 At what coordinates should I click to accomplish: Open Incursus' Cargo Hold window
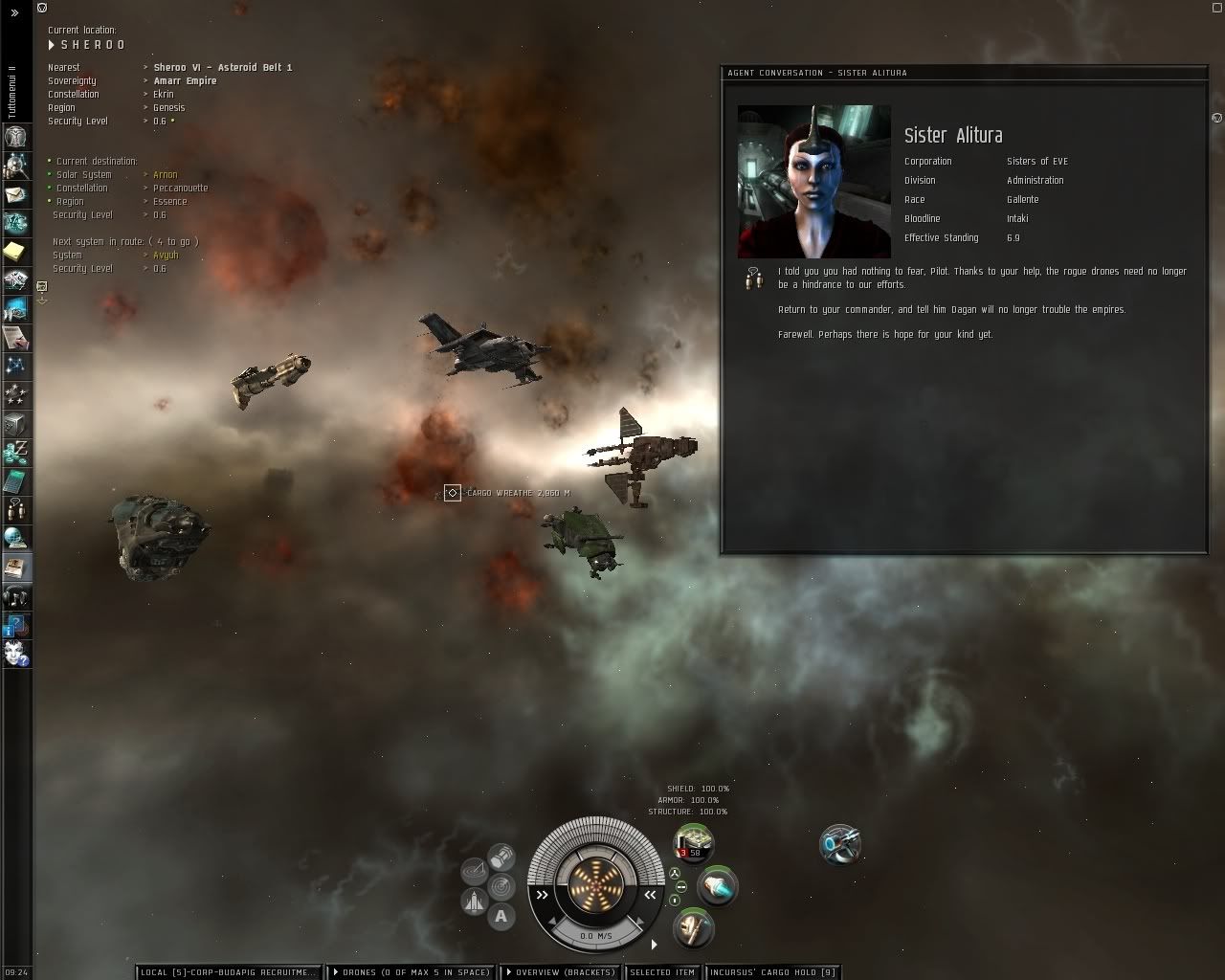[x=772, y=972]
